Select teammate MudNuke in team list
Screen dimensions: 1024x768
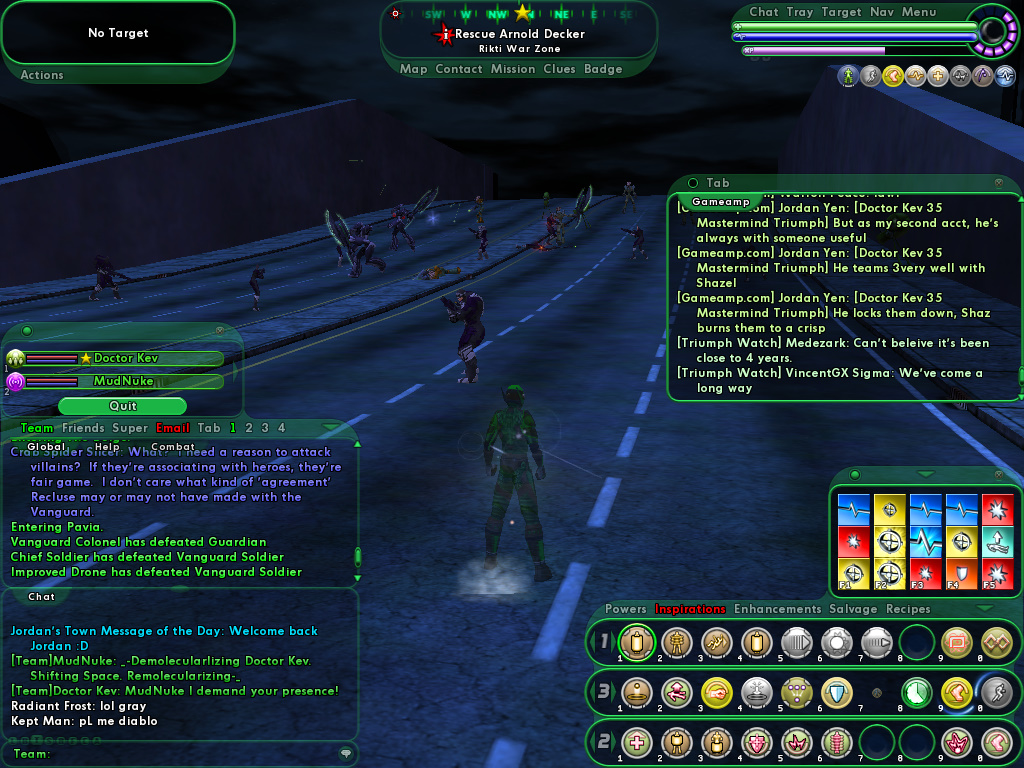pyautogui.click(x=125, y=381)
